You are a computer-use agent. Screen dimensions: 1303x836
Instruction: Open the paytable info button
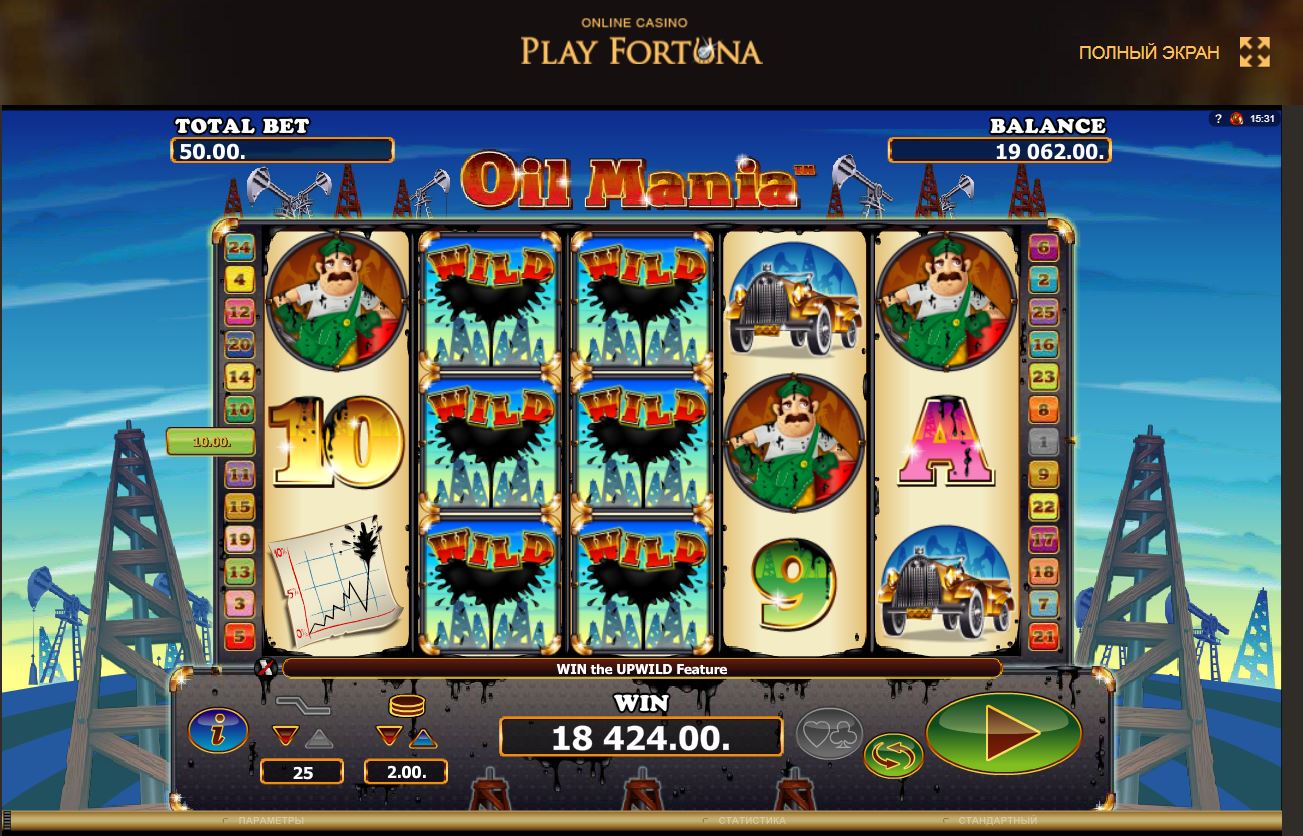(x=217, y=729)
